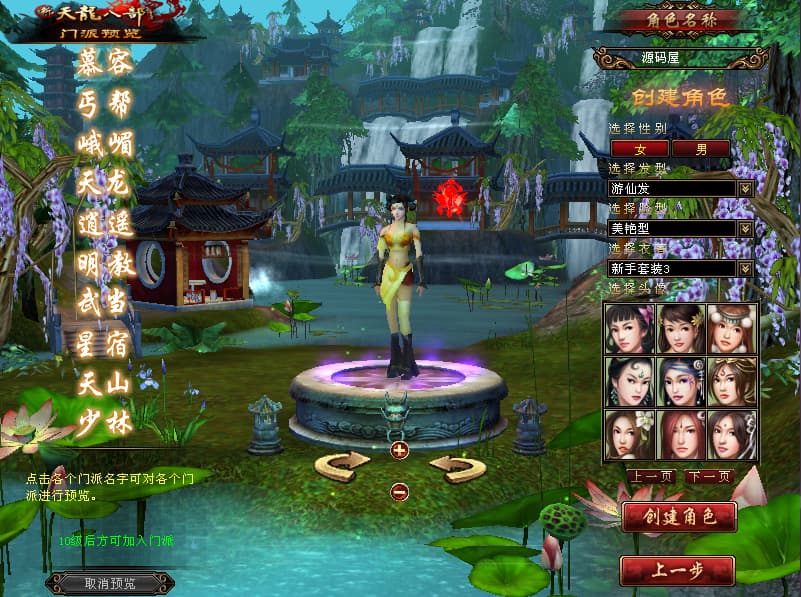Preview the 峨嵋 sect
The image size is (801, 597).
[x=104, y=142]
